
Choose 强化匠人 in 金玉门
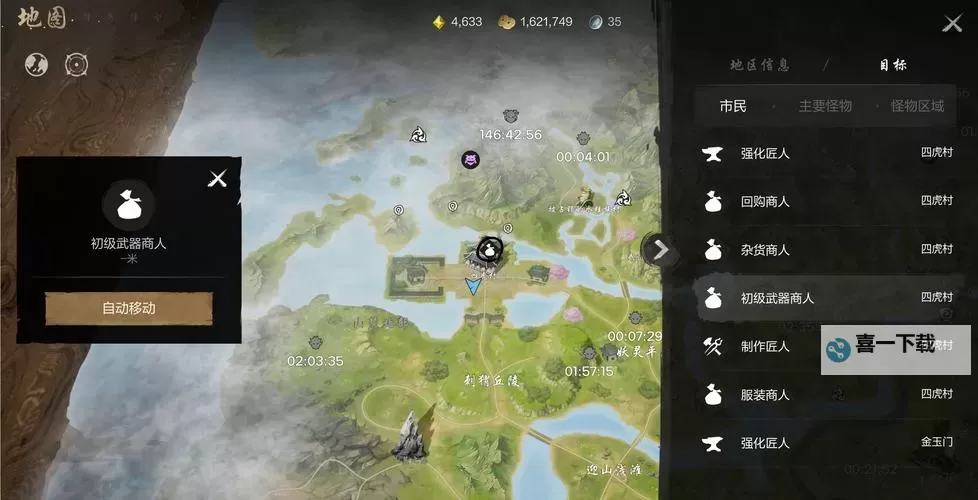(825, 443)
